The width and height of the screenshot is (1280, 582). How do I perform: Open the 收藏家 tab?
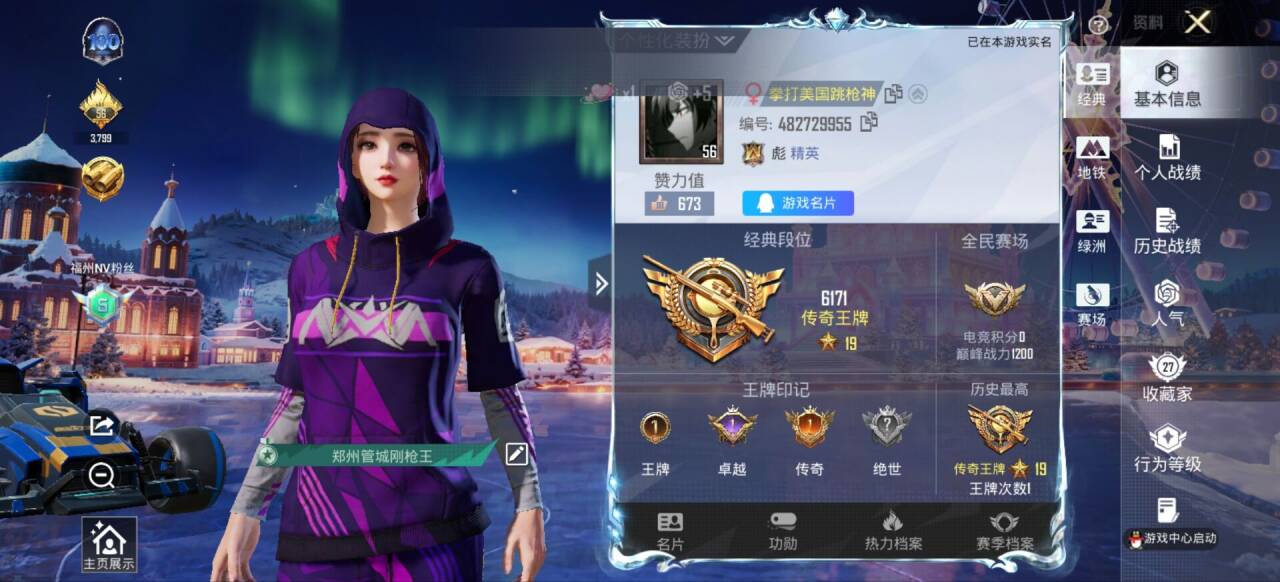pos(1167,378)
